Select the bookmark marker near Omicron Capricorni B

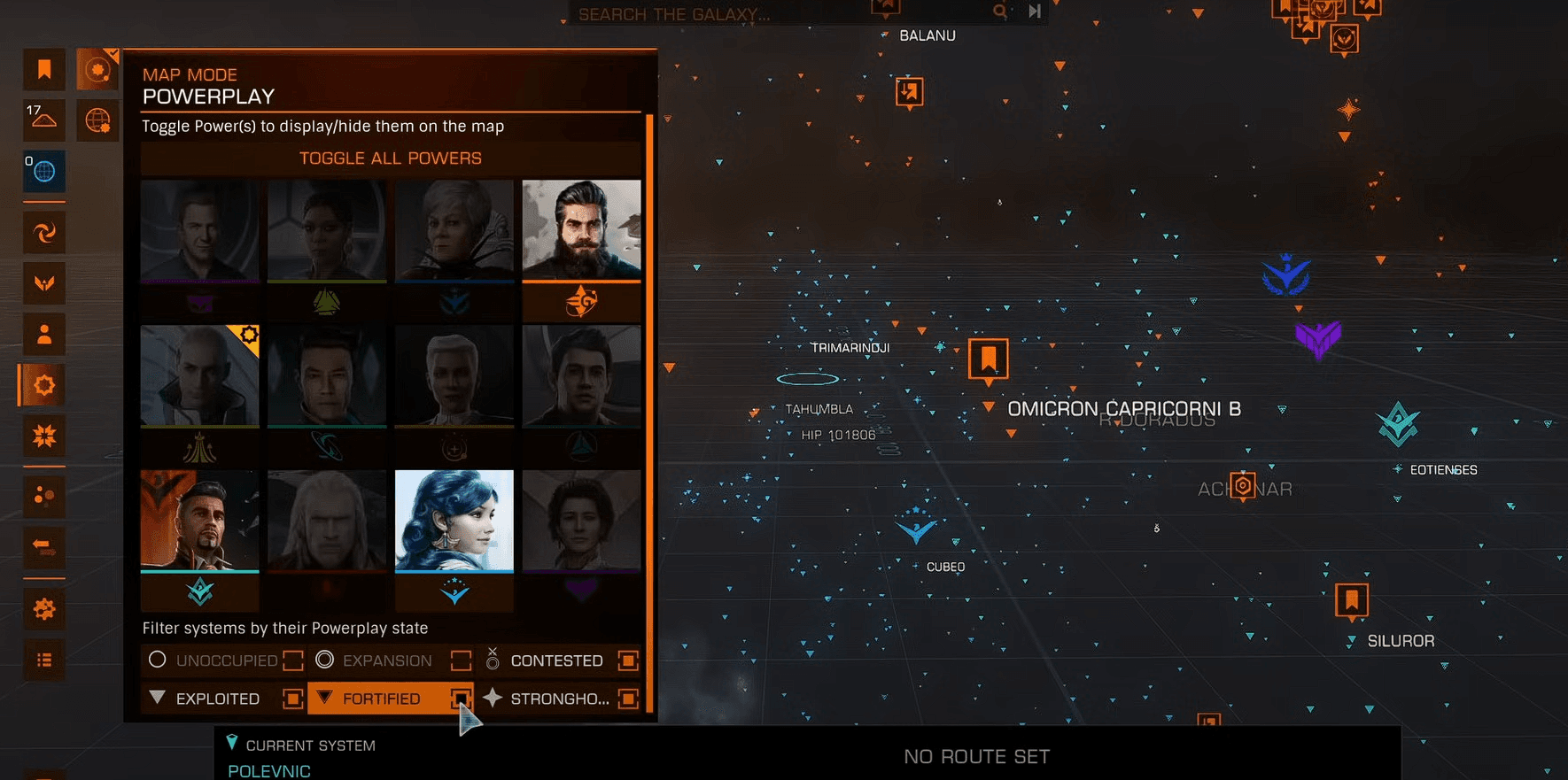coord(988,359)
